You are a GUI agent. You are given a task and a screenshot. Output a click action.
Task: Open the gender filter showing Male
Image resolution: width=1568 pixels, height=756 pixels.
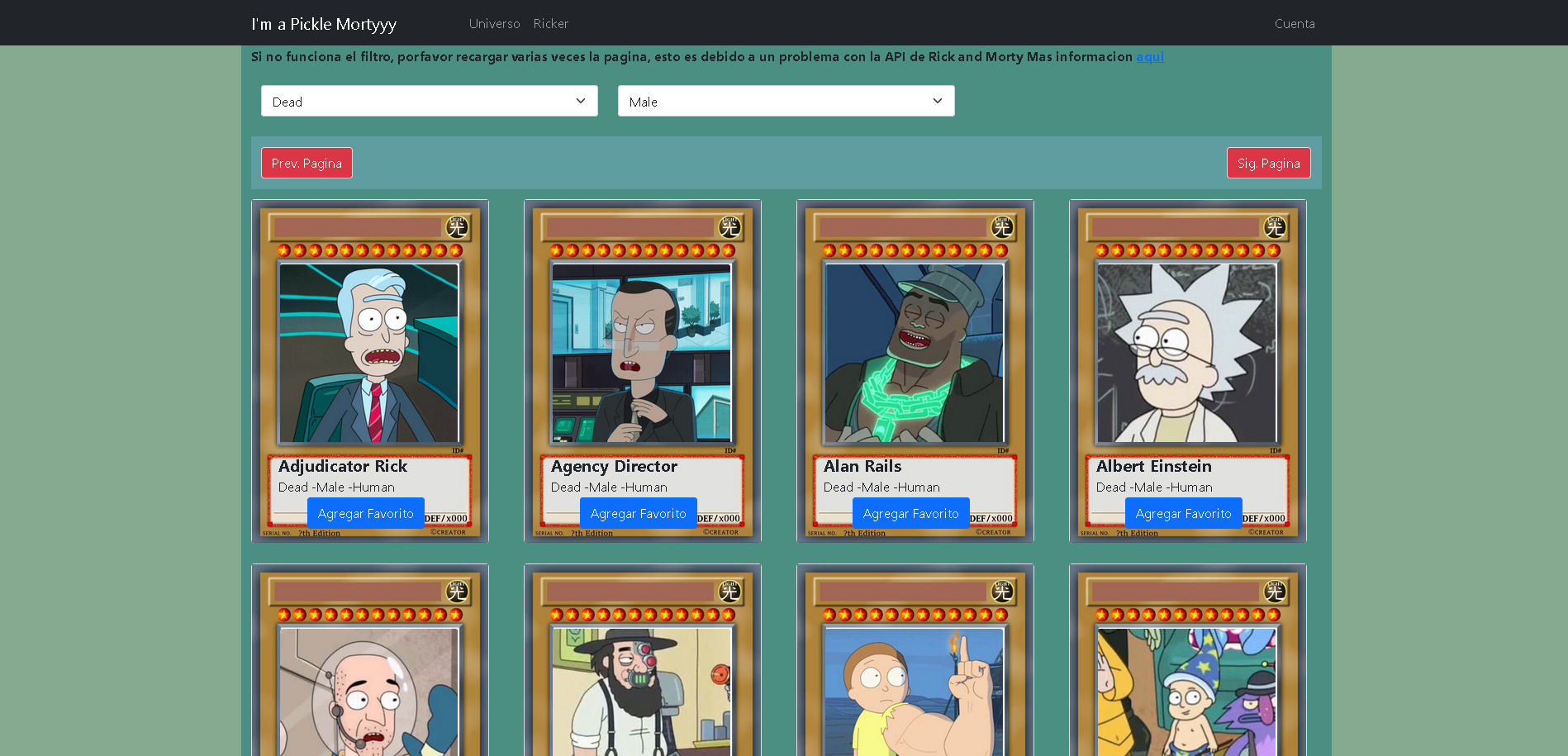pos(785,101)
